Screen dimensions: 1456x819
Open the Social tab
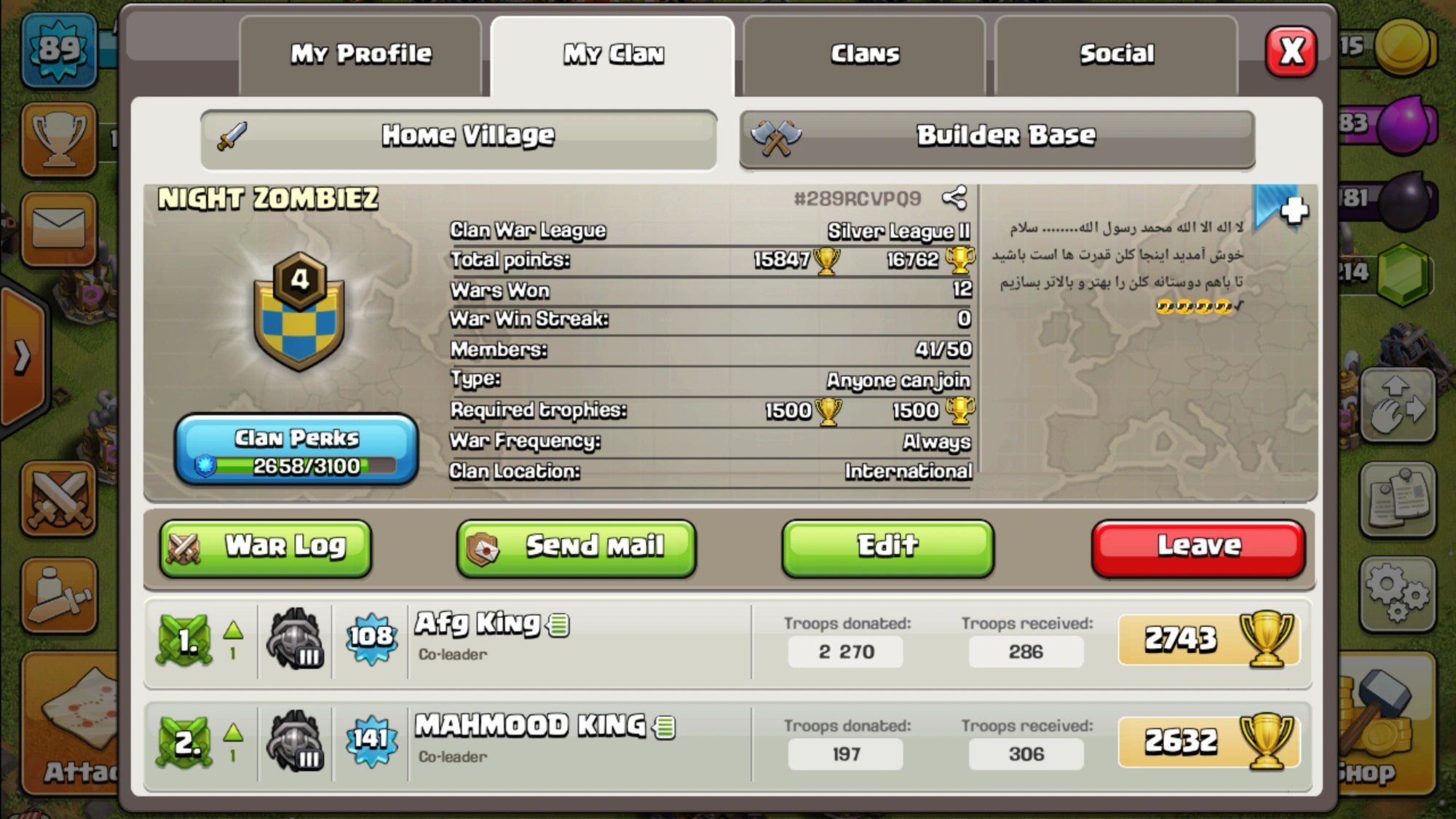point(1116,53)
